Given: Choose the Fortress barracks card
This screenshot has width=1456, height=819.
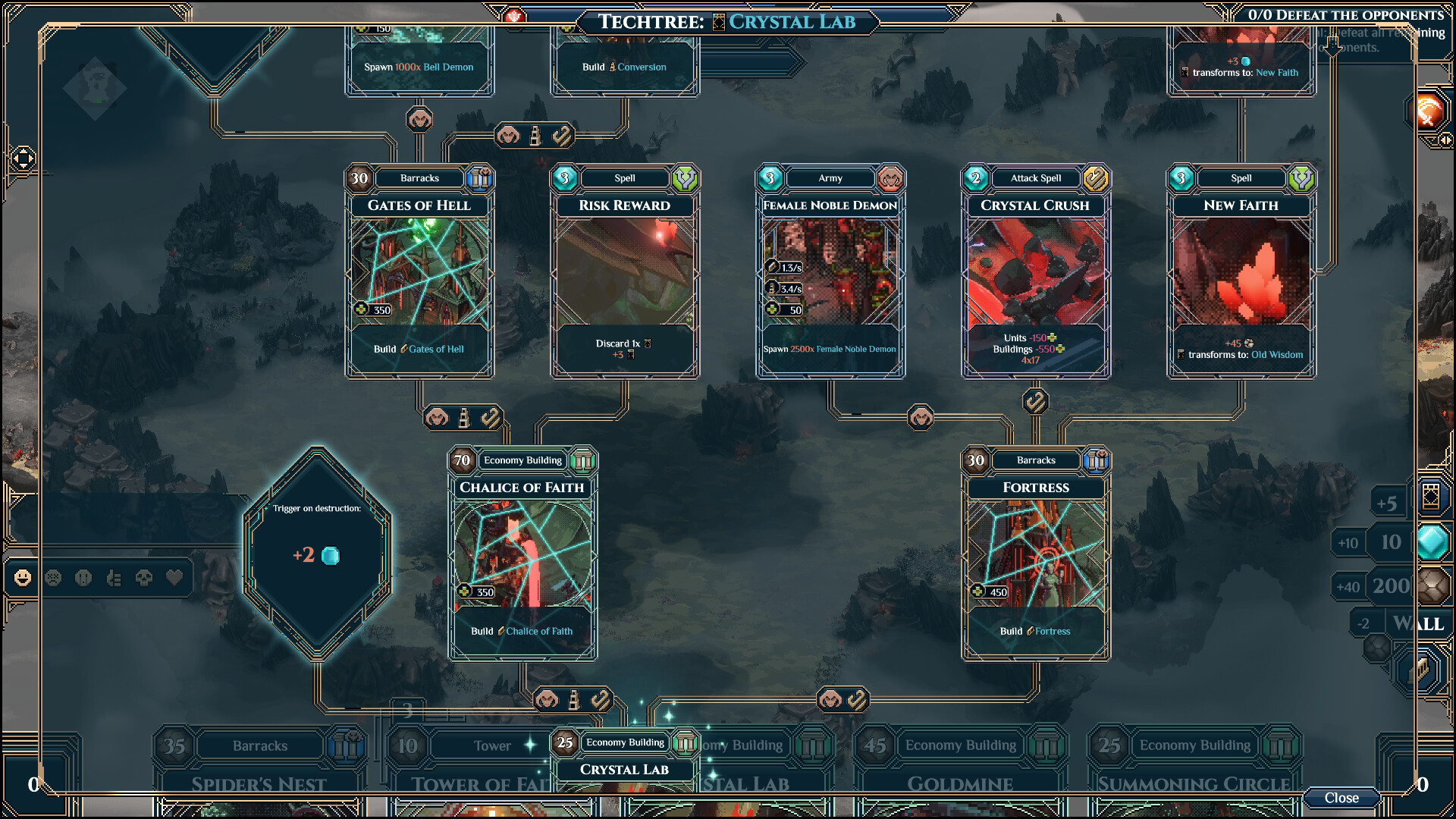Looking at the screenshot, I should 1036,554.
